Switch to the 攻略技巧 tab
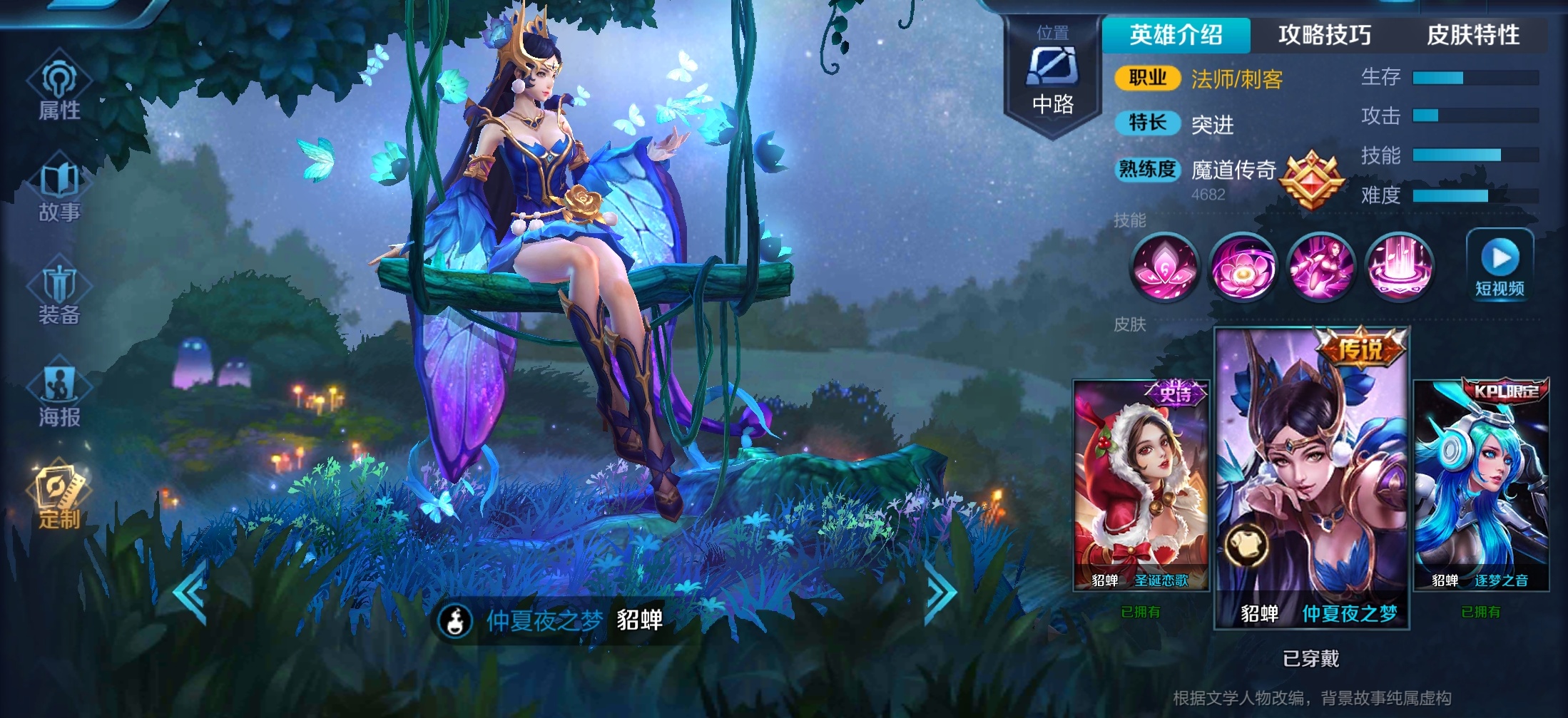This screenshot has width=1568, height=718. point(1324,35)
